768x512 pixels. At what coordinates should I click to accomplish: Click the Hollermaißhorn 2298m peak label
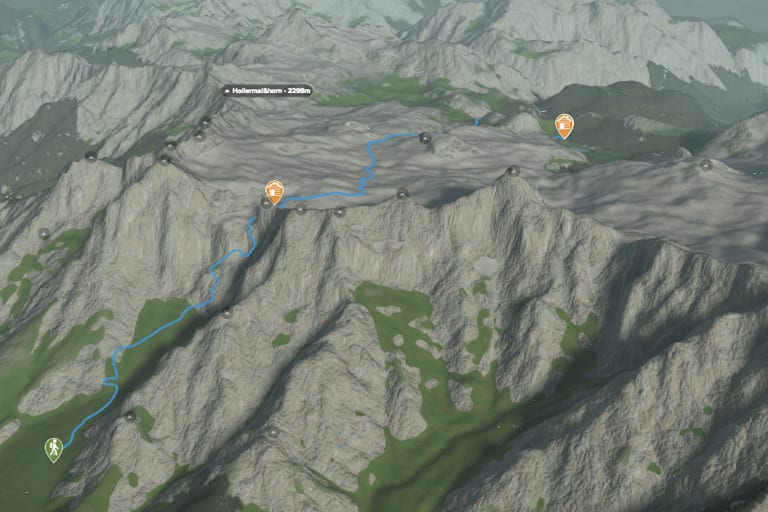[268, 90]
